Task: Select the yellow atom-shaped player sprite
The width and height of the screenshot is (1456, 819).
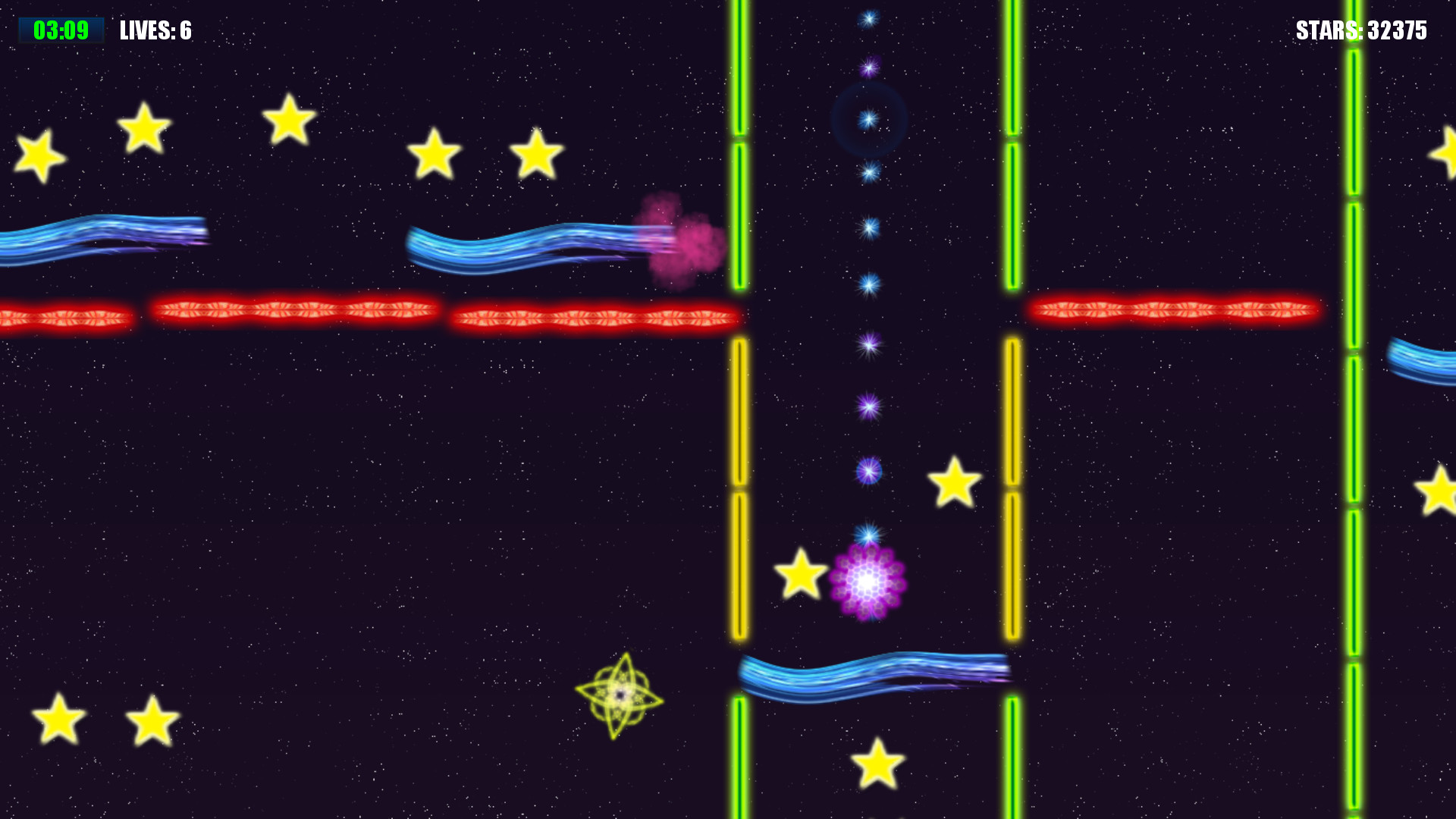Action: coord(620,694)
